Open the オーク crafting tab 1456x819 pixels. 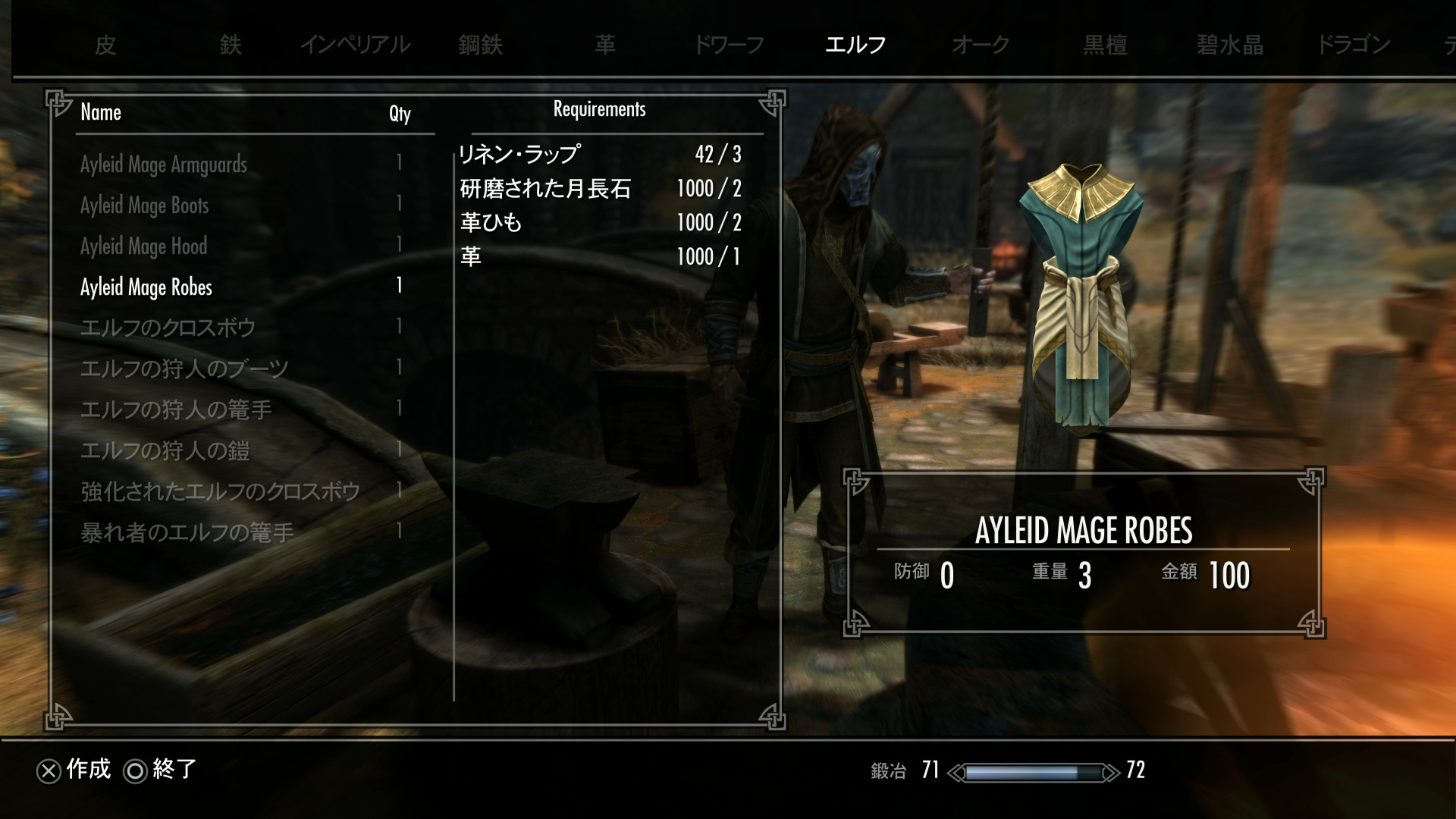[x=981, y=45]
